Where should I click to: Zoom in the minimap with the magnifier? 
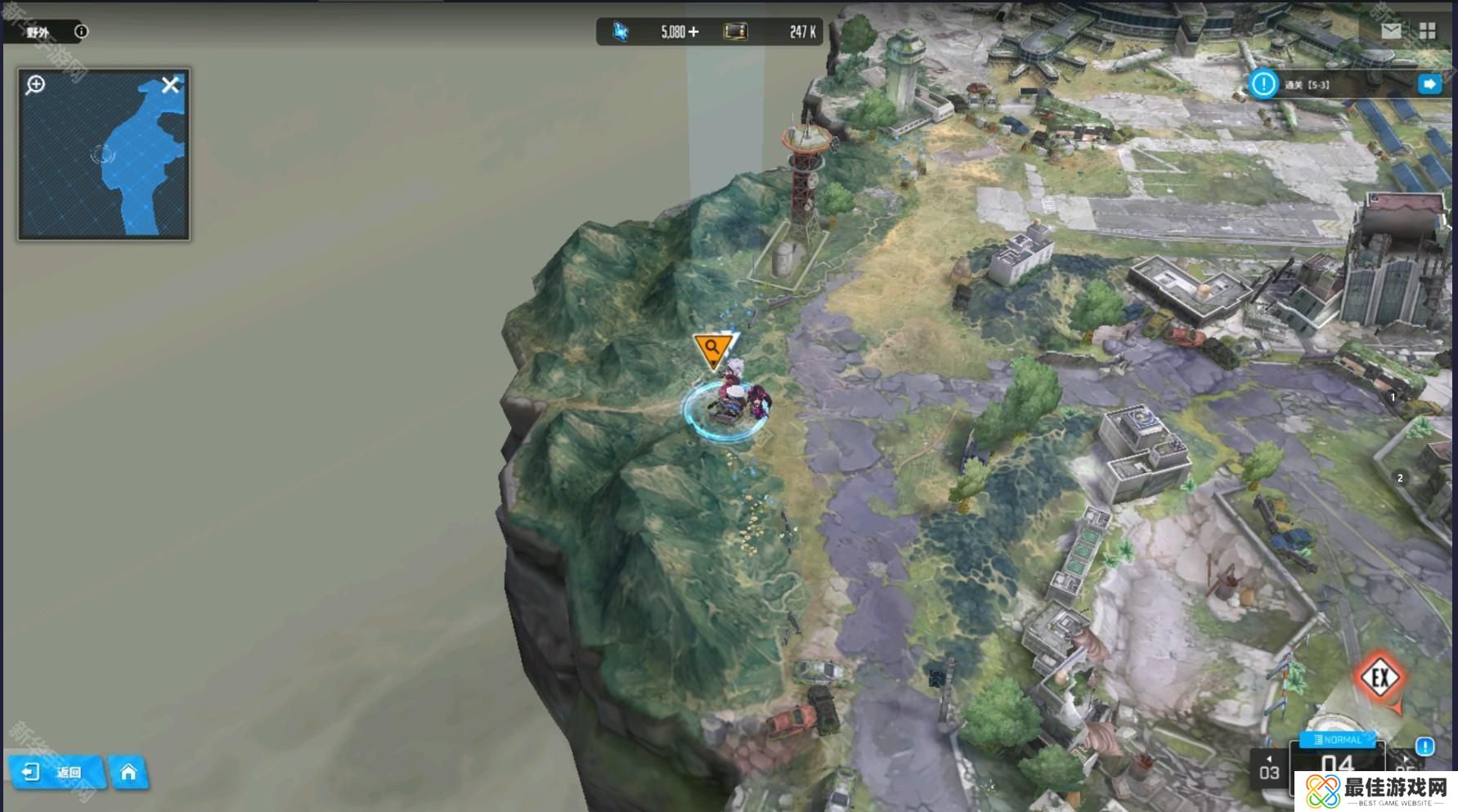click(x=35, y=84)
